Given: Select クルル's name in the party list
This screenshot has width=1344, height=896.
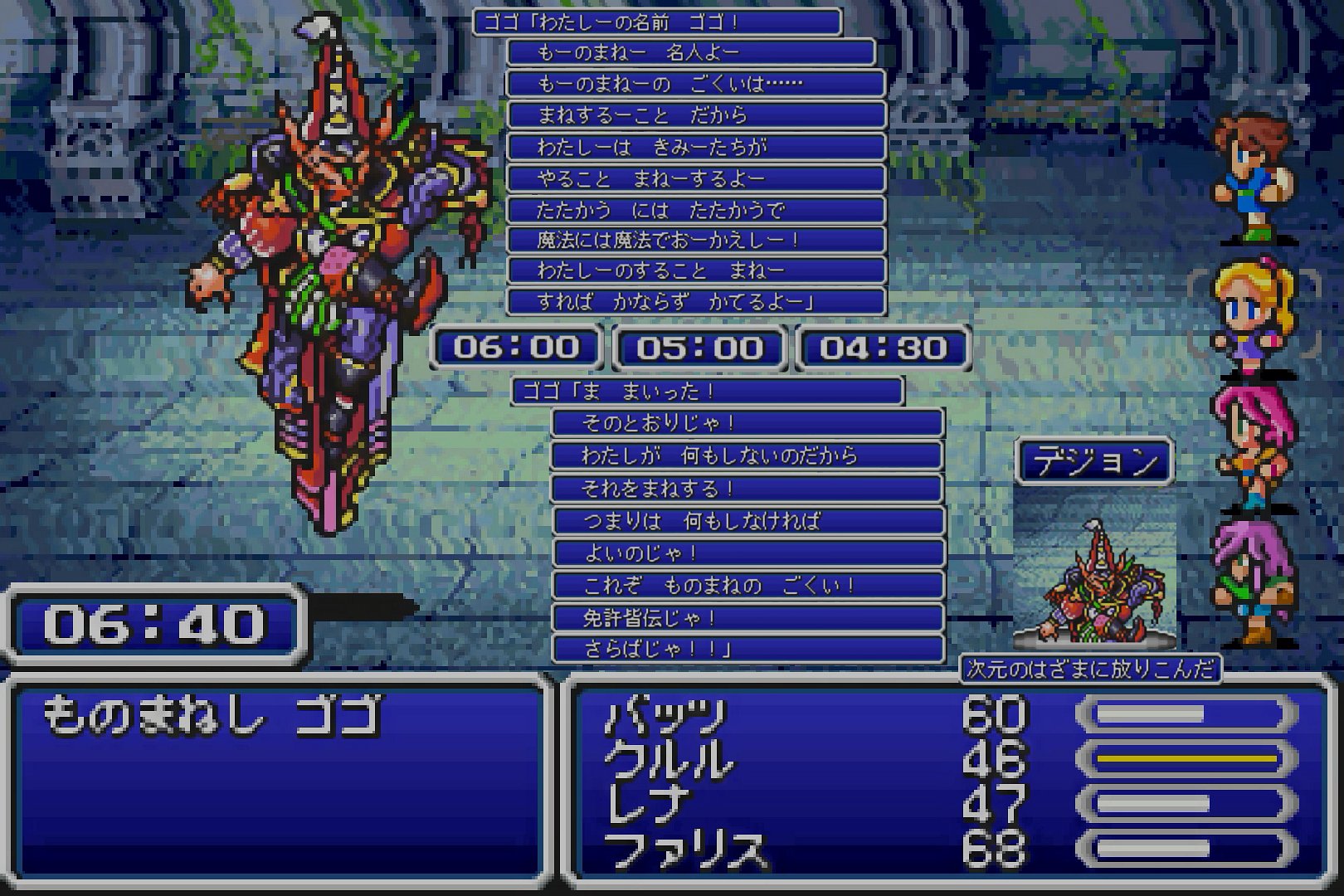Looking at the screenshot, I should pos(670,760).
